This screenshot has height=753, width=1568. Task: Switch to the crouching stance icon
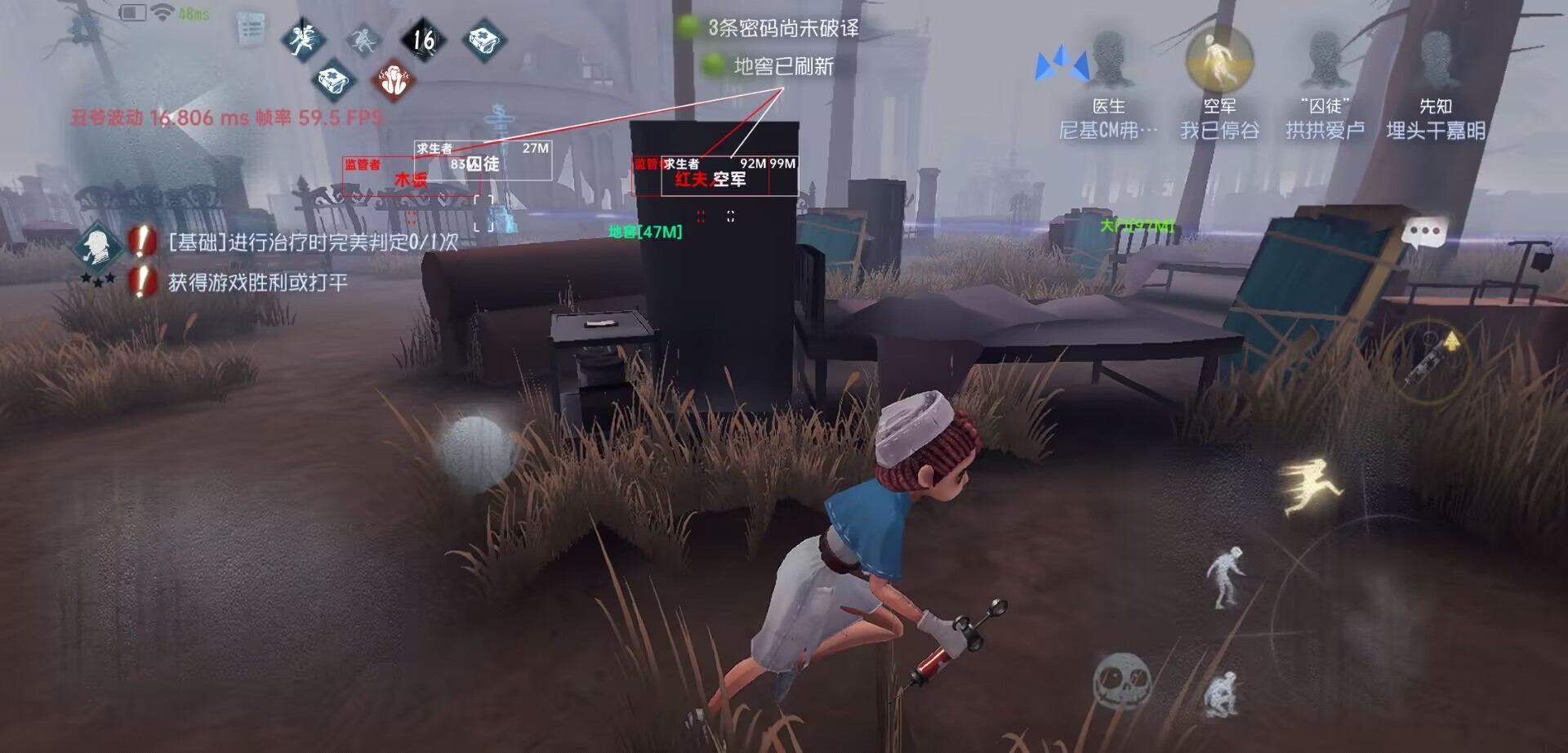1222,694
